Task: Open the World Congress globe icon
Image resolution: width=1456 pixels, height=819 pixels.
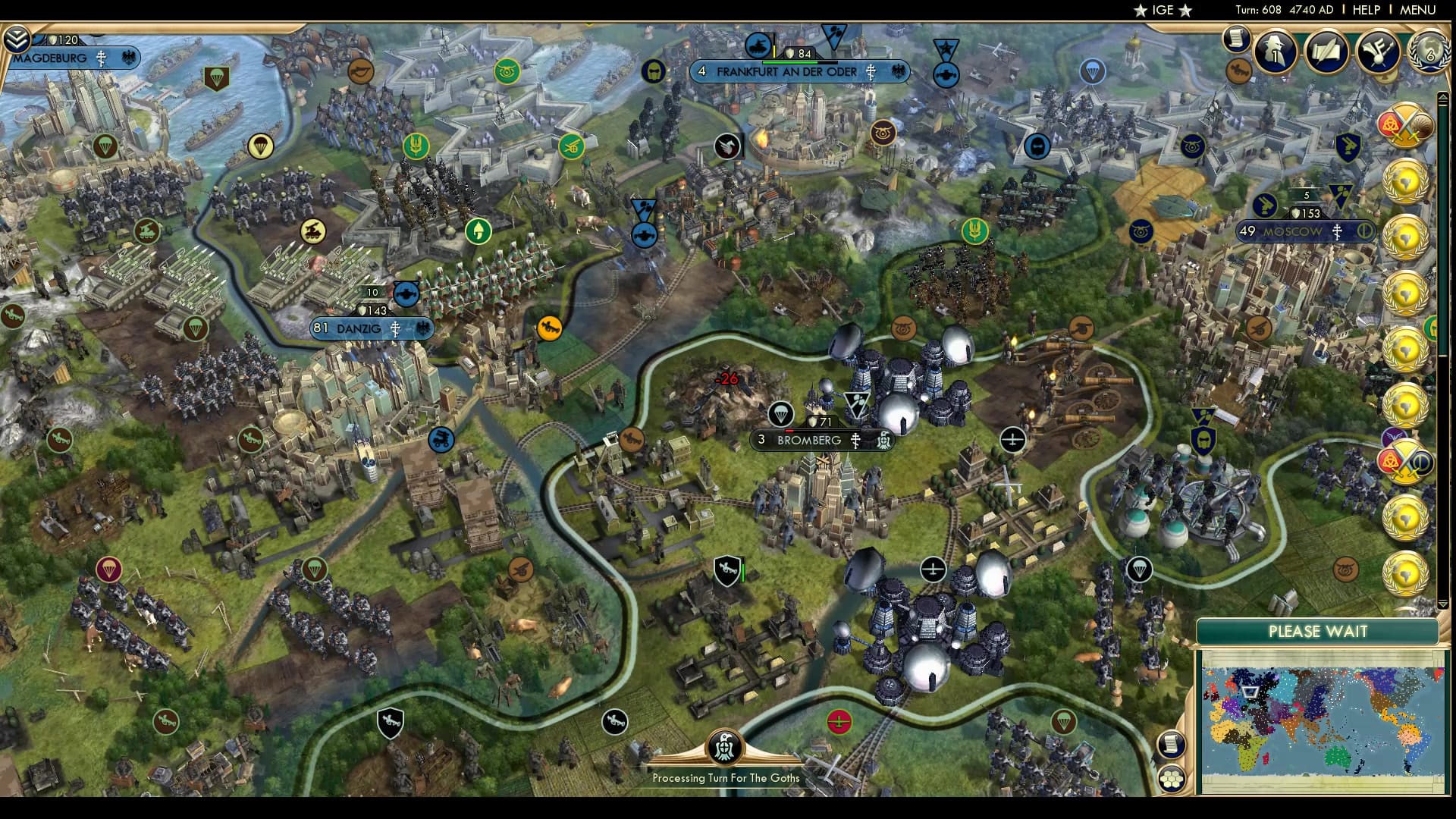Action: pos(1429,52)
